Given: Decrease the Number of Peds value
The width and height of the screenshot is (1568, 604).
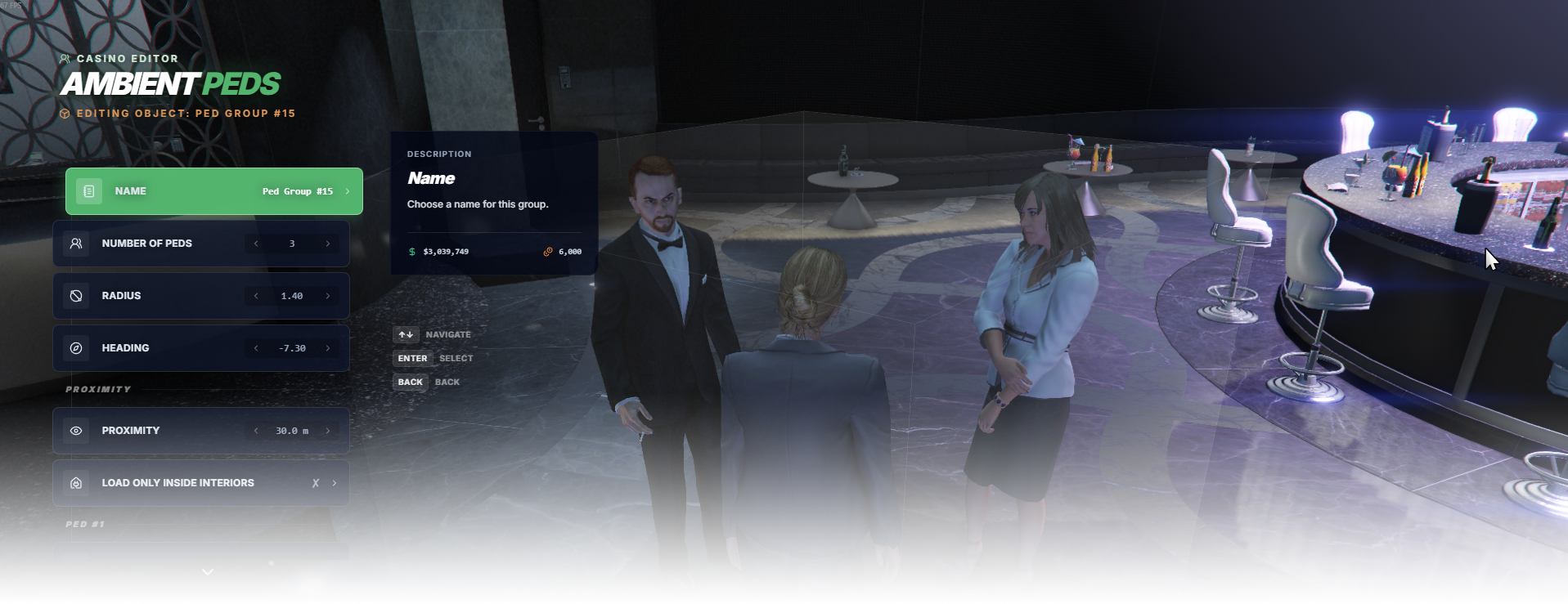Looking at the screenshot, I should 256,244.
